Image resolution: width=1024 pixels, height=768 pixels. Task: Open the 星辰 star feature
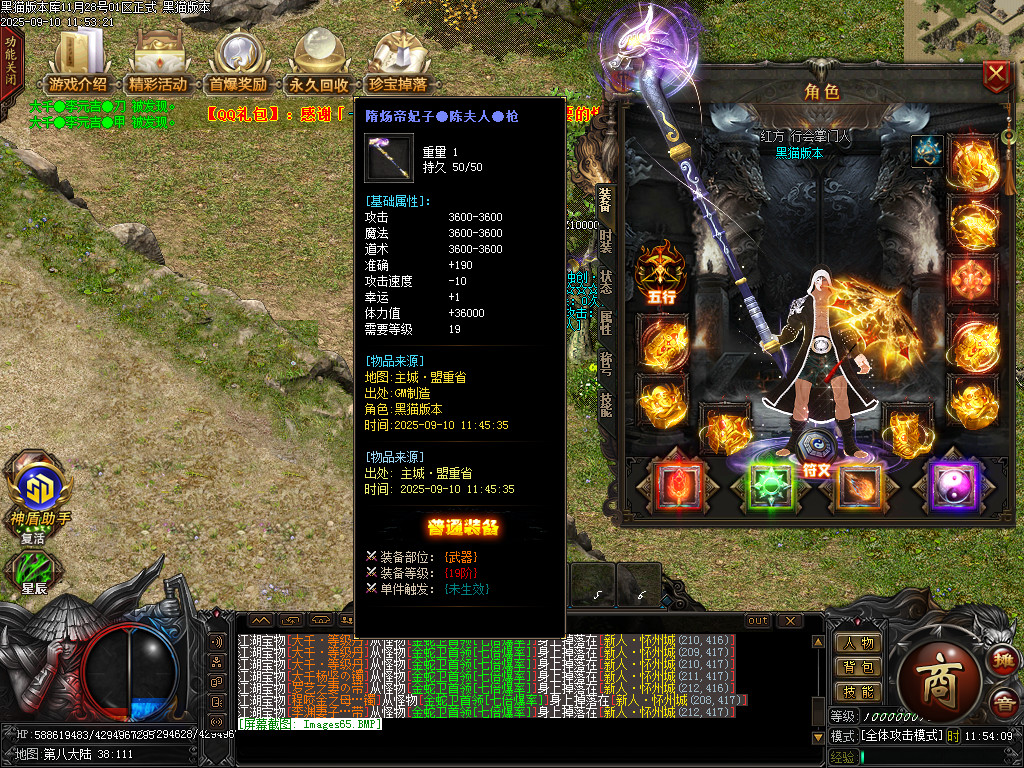pyautogui.click(x=34, y=571)
